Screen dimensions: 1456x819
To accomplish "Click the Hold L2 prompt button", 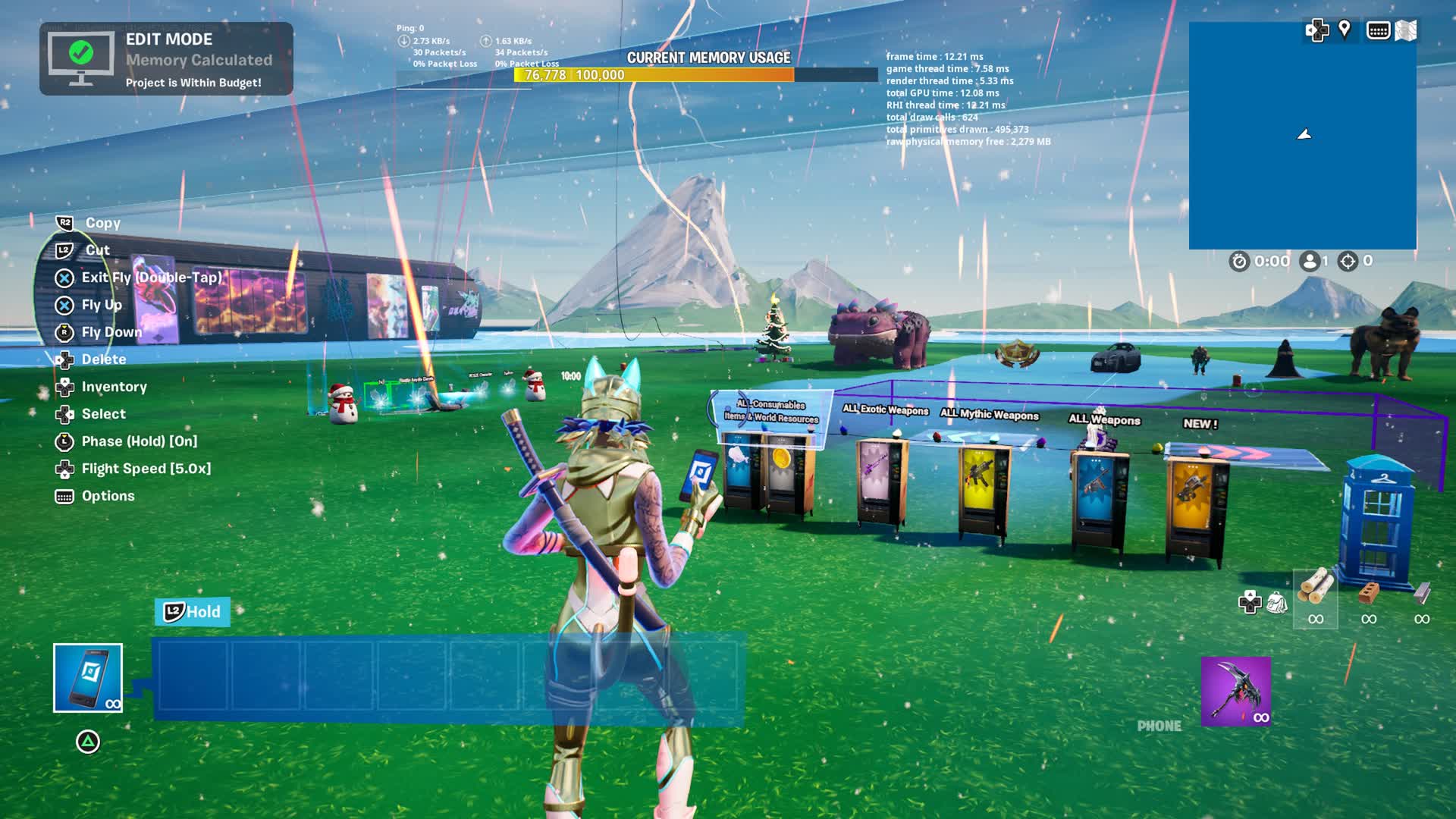I will 192,612.
